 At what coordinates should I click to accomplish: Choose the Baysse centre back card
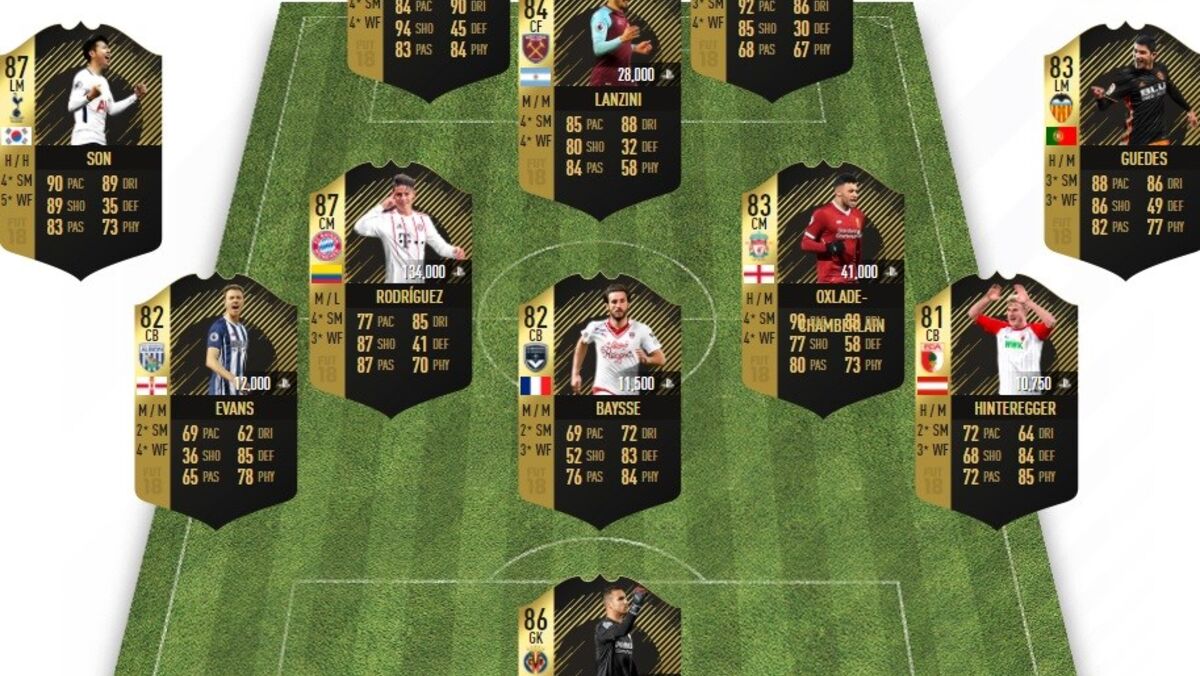pyautogui.click(x=600, y=400)
